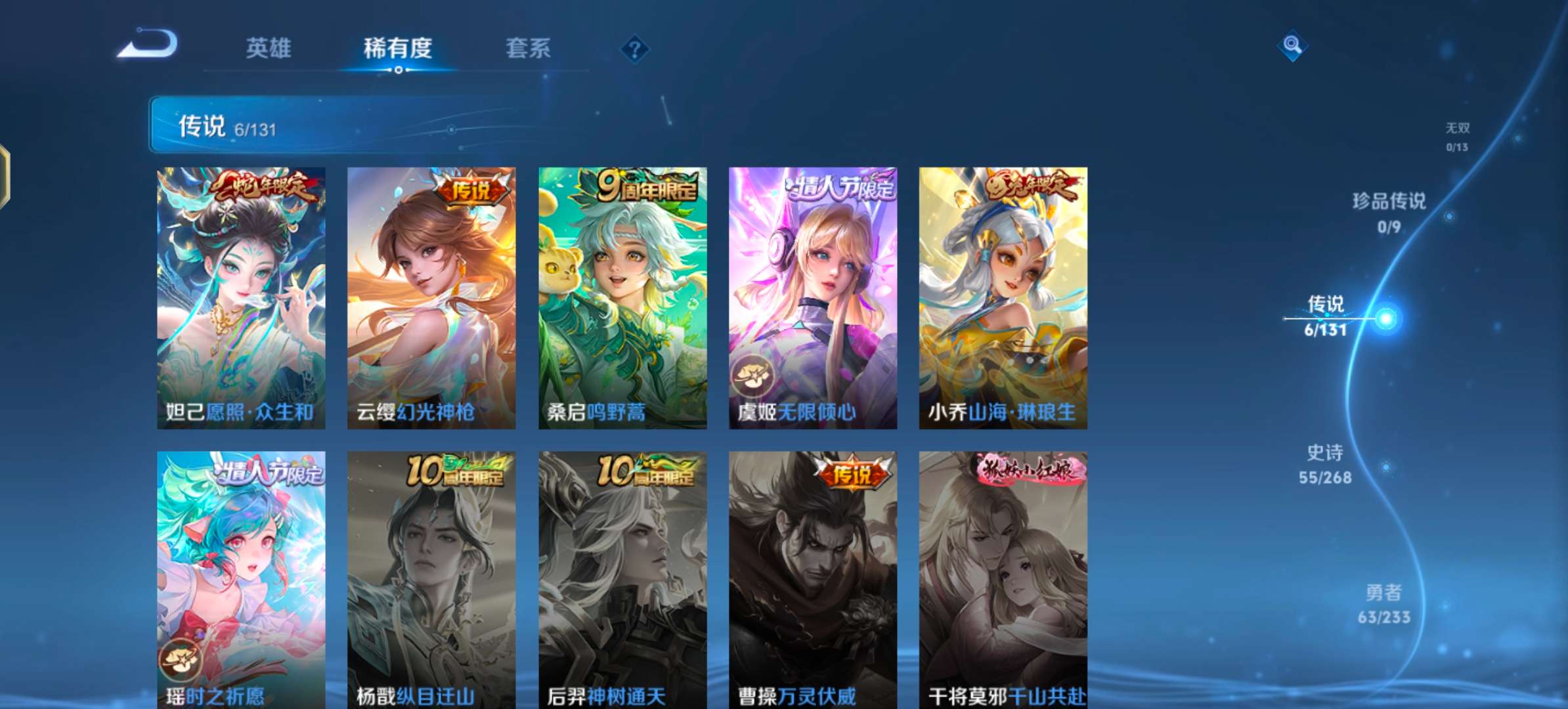Open the search magnifier at top right
Viewport: 1568px width, 709px height.
coord(1291,46)
